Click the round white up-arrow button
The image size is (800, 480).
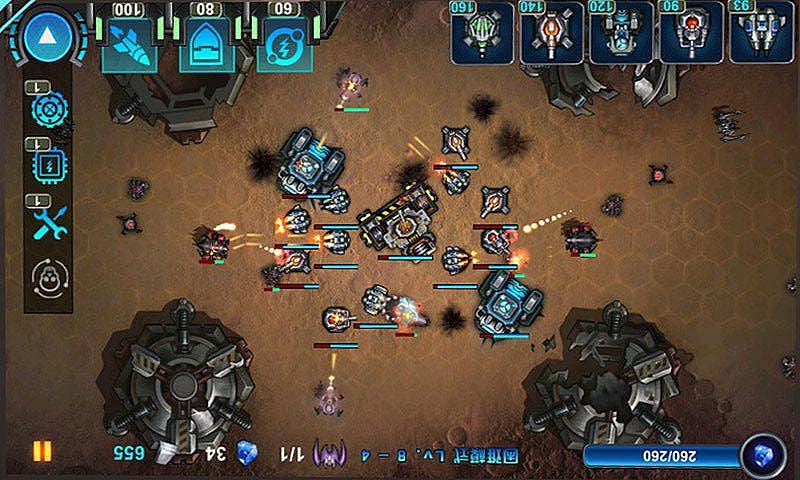click(x=44, y=38)
